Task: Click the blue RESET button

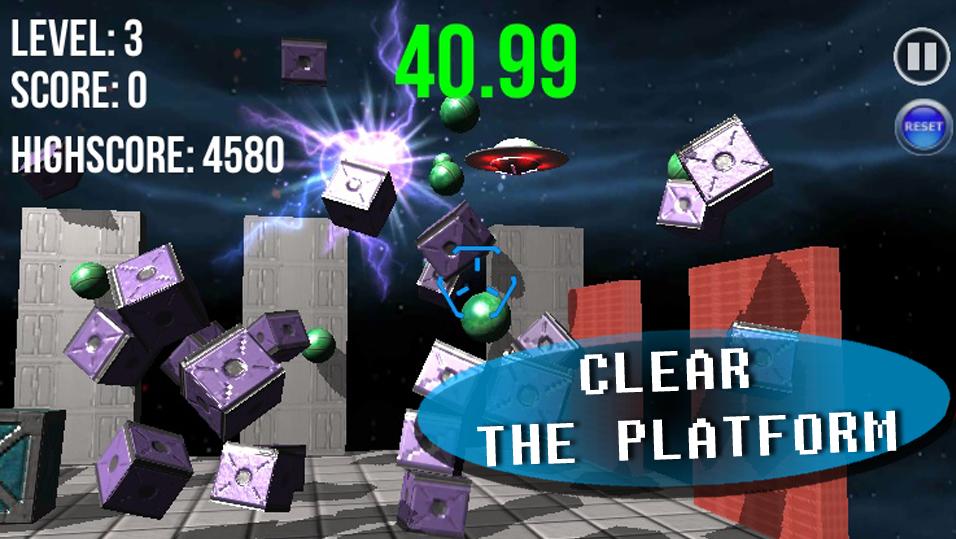Action: click(x=922, y=127)
